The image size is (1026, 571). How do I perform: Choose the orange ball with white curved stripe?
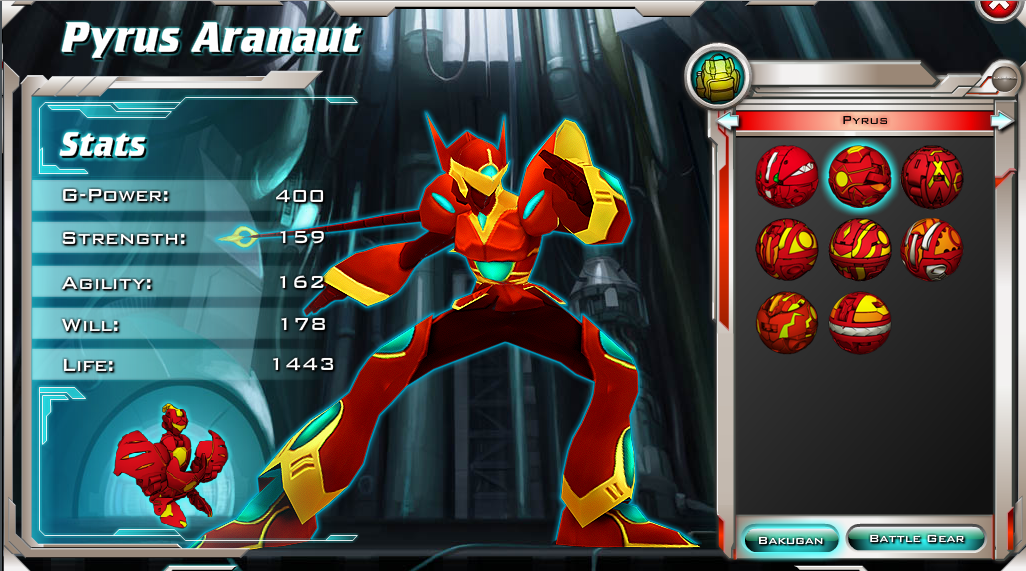coord(932,249)
